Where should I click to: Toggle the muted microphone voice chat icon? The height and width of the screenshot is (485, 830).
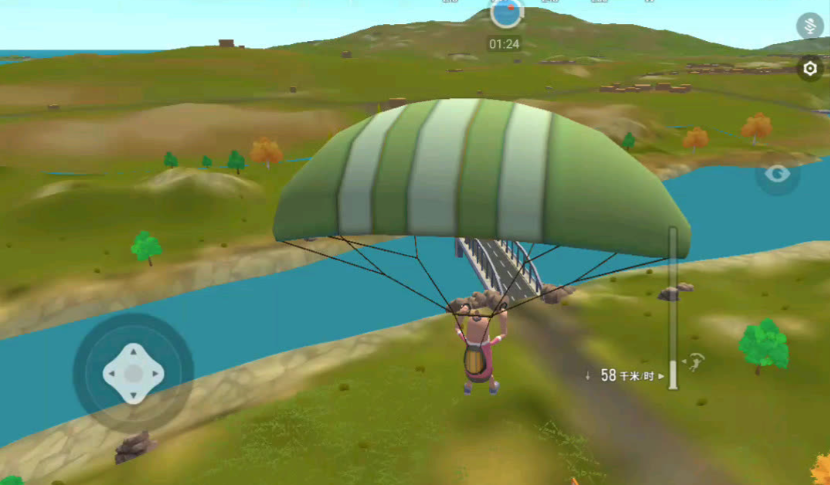click(x=809, y=26)
